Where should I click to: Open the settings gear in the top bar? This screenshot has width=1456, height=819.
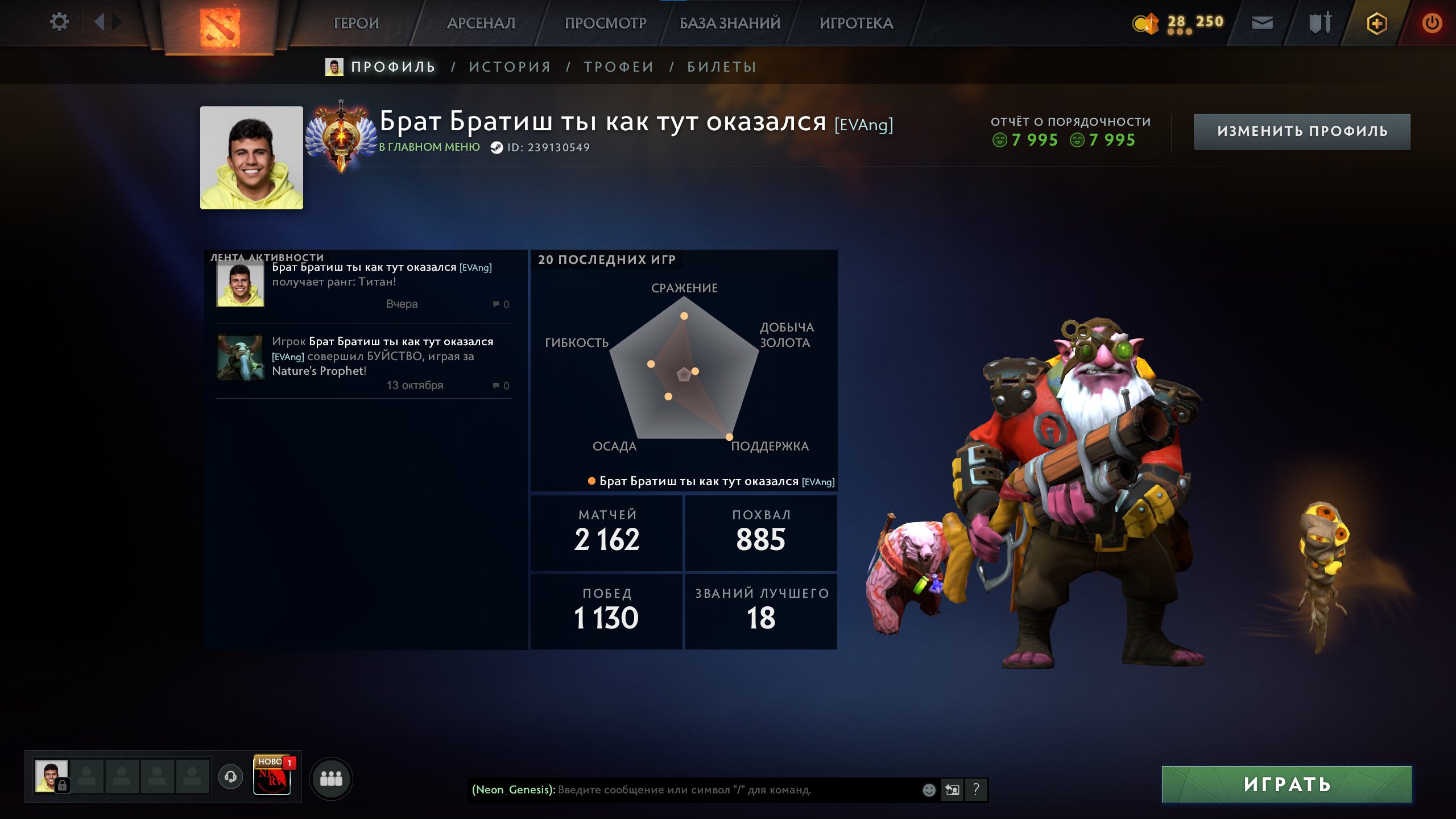point(59,22)
